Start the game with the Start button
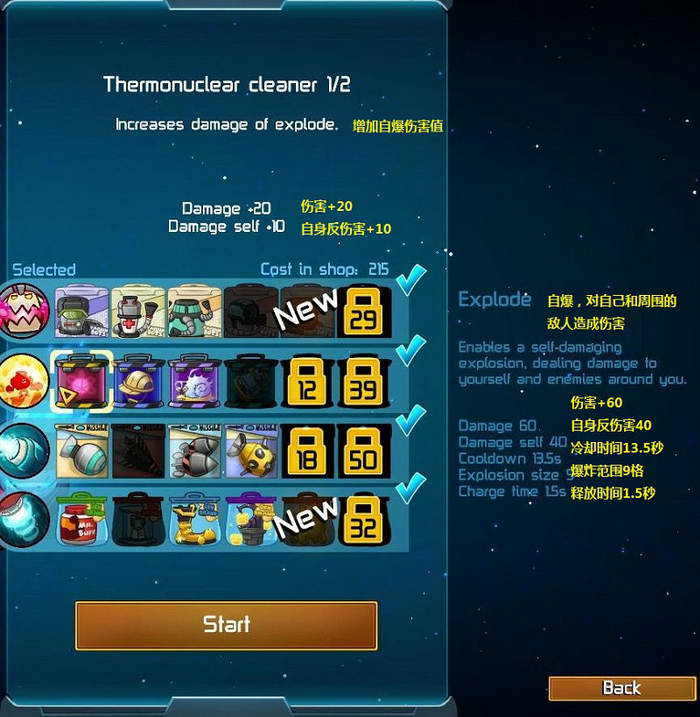 point(226,625)
